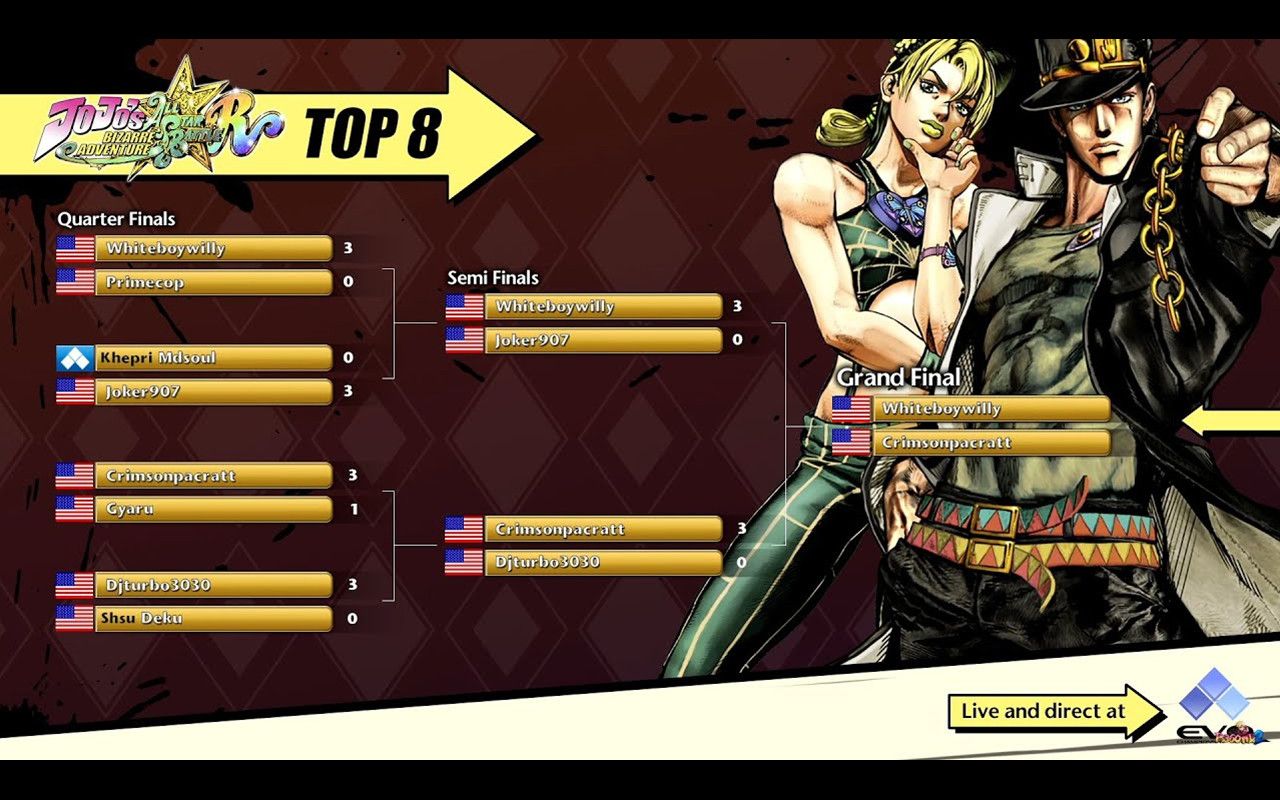Choose Whiteboywilly in the Grand Final
Viewport: 1280px width, 800px height.
pyautogui.click(x=990, y=408)
